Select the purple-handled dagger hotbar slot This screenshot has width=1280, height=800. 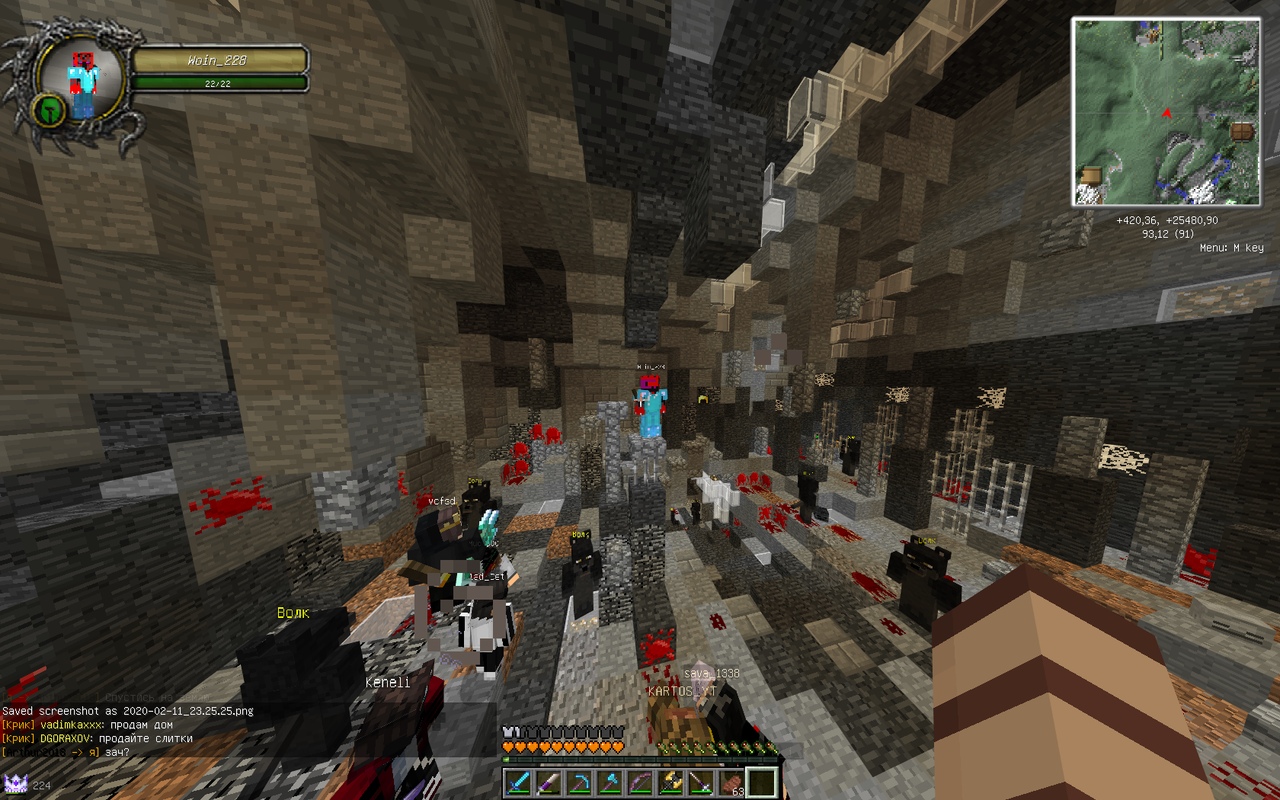pyautogui.click(x=548, y=782)
